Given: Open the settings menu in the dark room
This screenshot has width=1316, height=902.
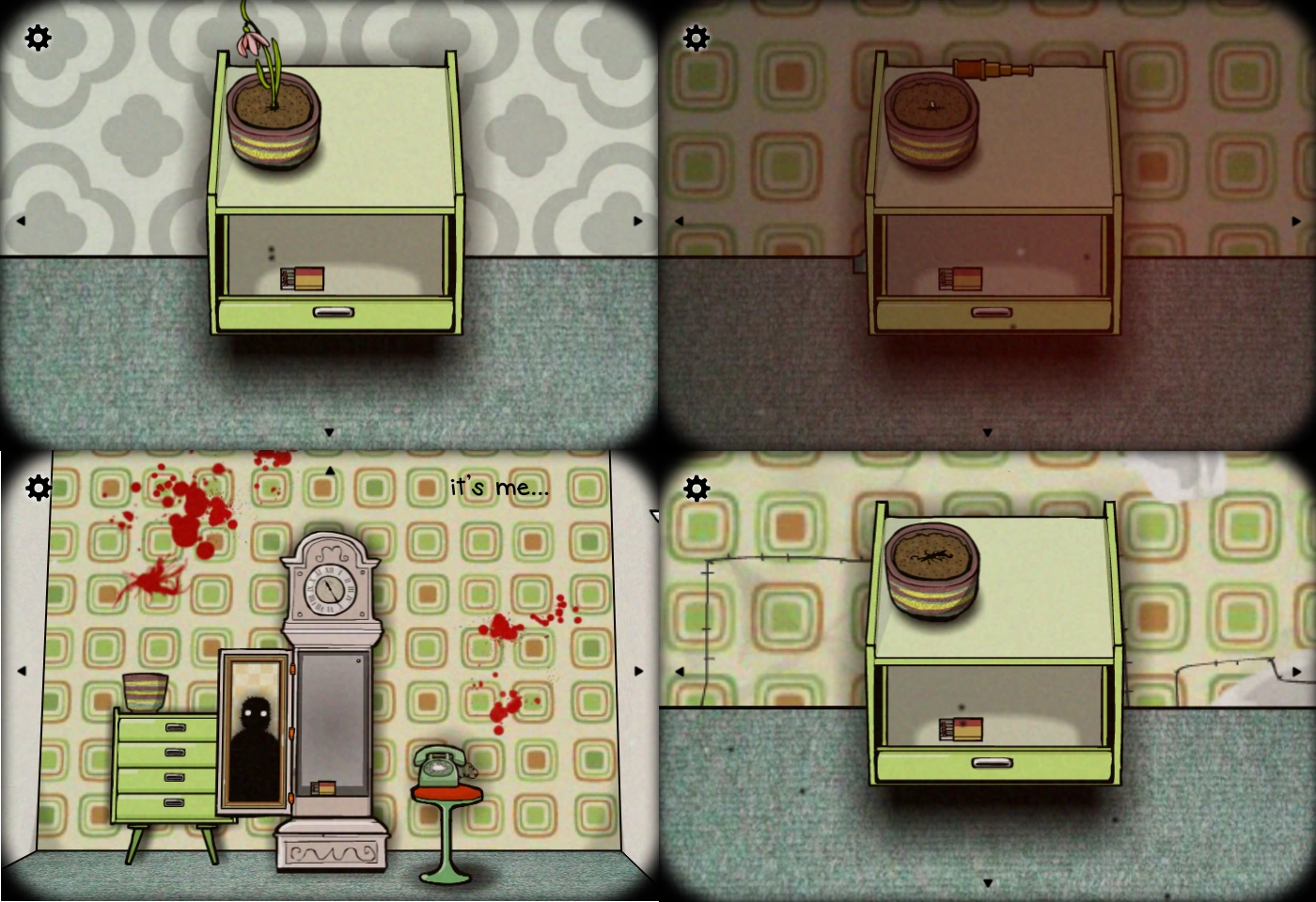Looking at the screenshot, I should click(696, 39).
